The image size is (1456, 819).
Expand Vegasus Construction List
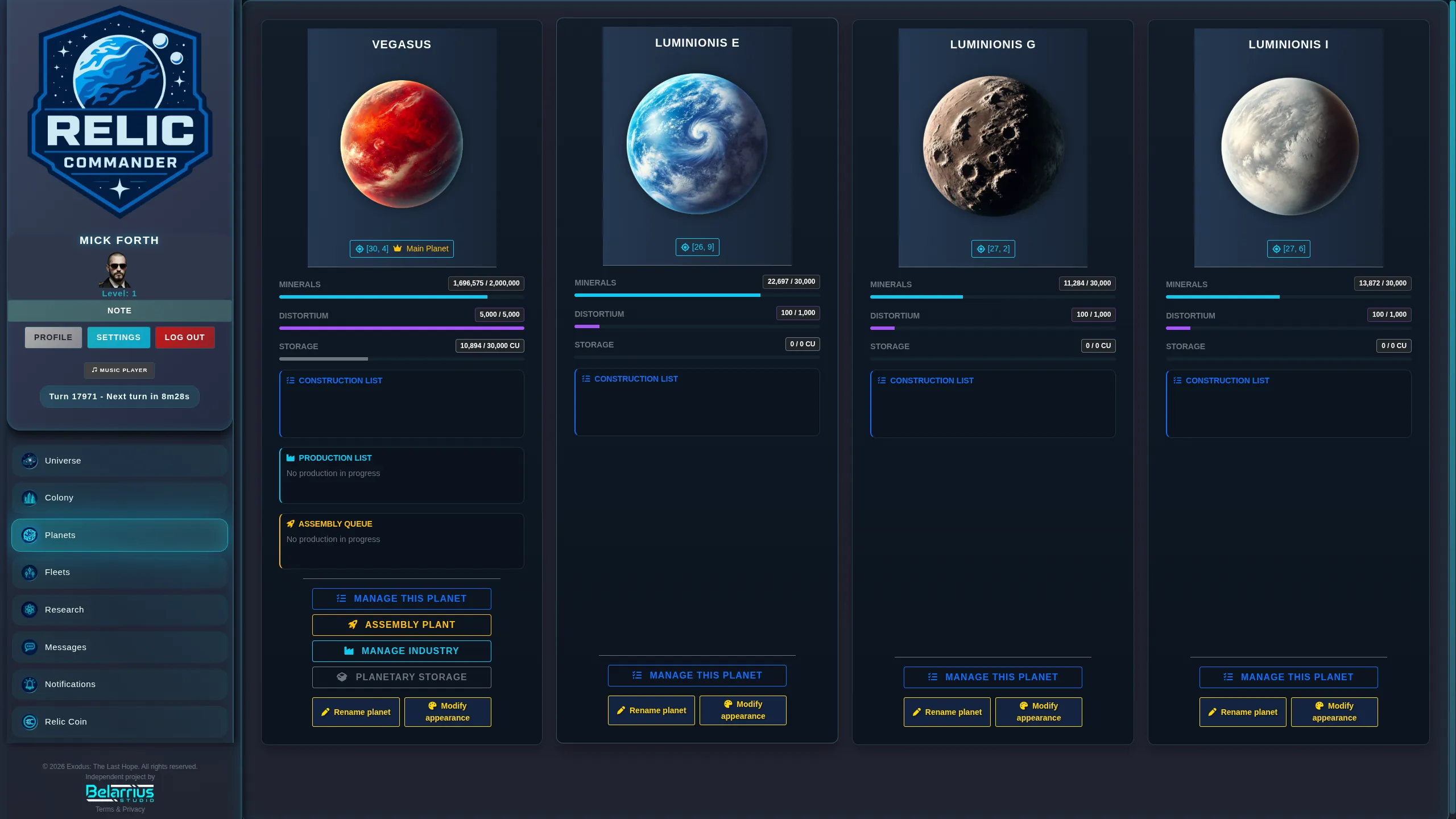(341, 380)
